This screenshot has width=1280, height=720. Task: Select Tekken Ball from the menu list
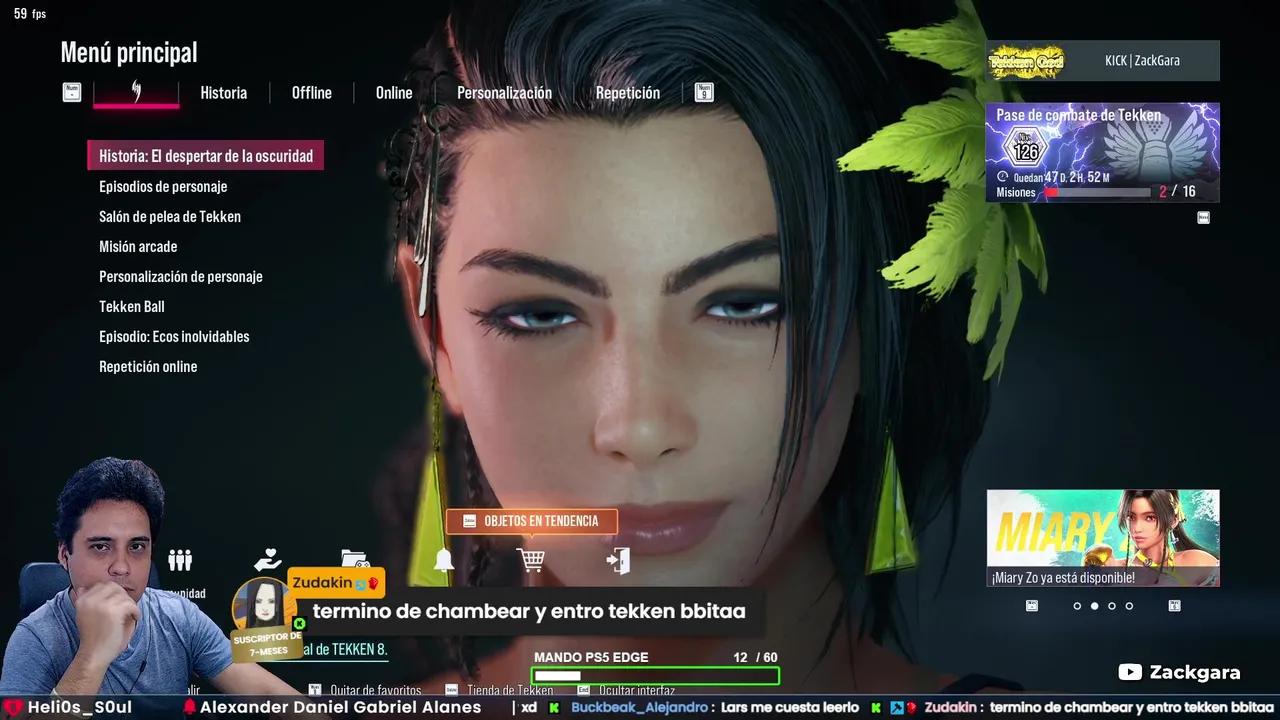pos(131,306)
